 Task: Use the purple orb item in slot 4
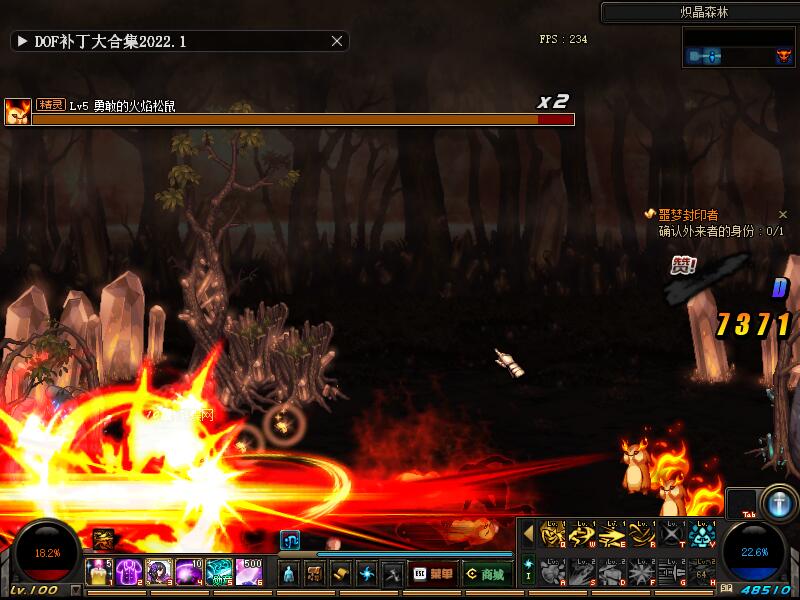coord(190,572)
